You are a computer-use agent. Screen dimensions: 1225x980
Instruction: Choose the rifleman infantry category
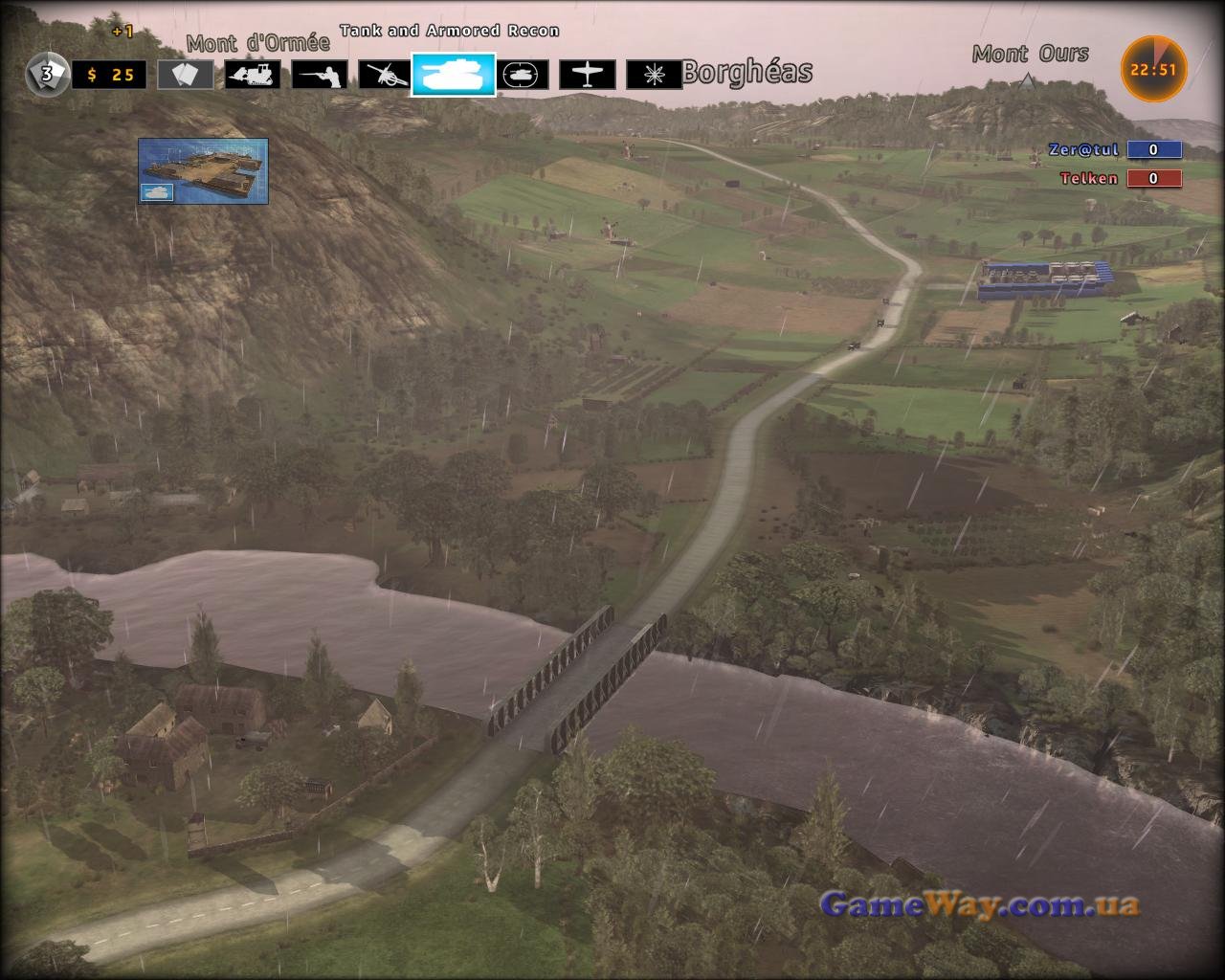[320, 75]
